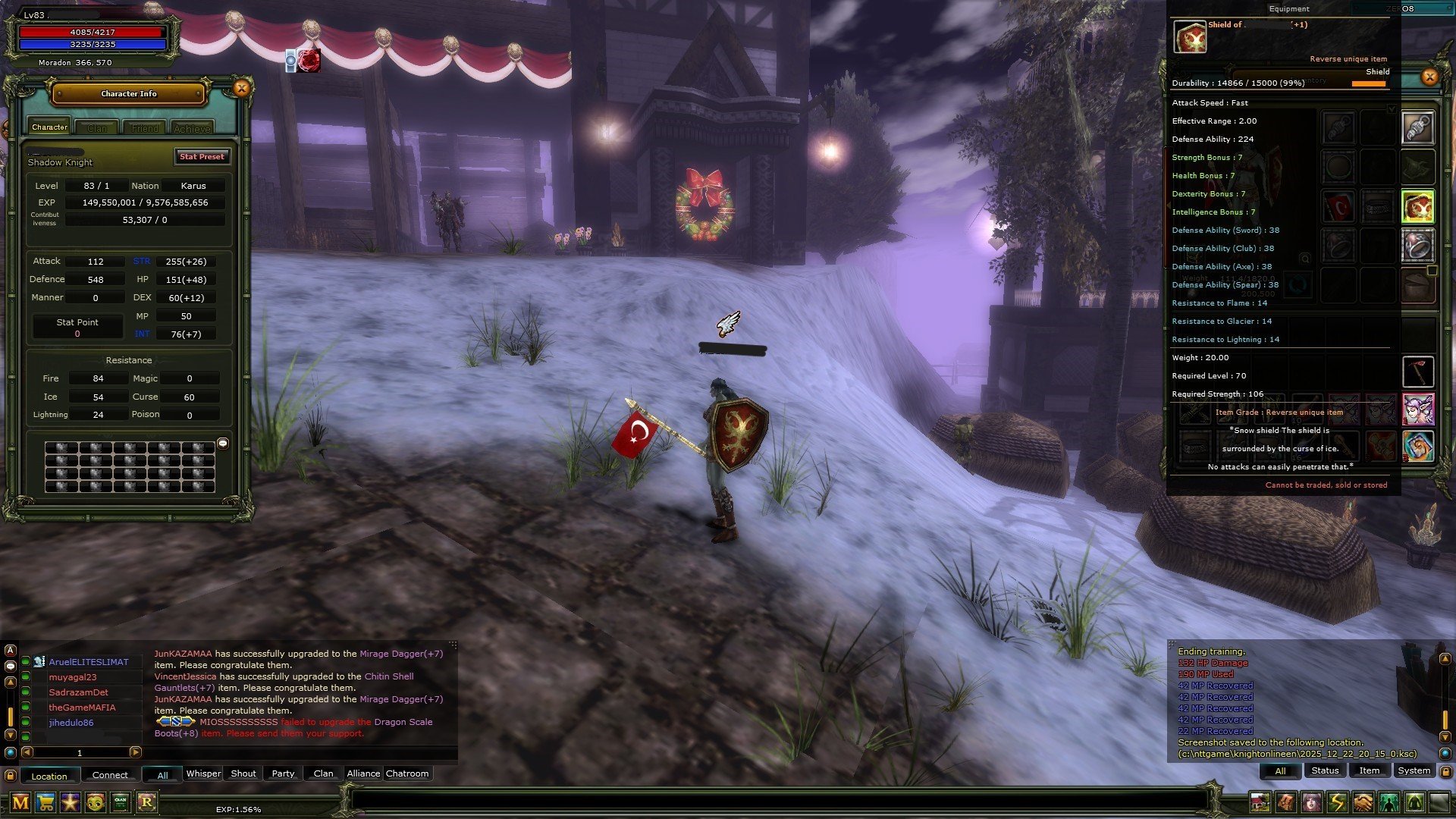Go to the next player list page
The height and width of the screenshot is (819, 1456).
pos(135,752)
